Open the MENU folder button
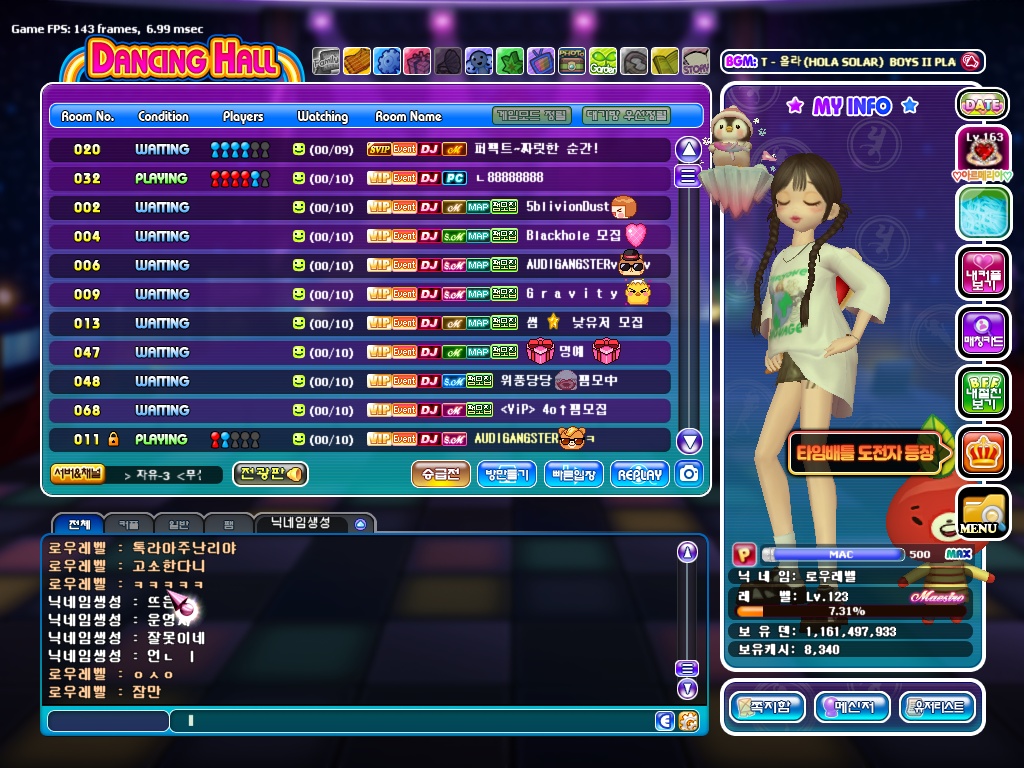Image resolution: width=1024 pixels, height=768 pixels. (x=982, y=512)
